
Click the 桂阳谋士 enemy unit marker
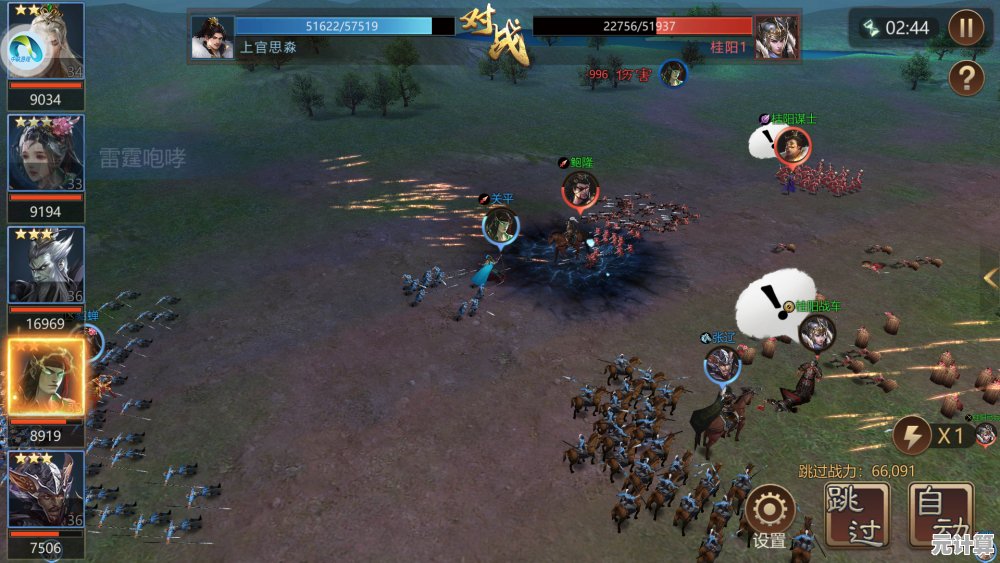(x=792, y=146)
